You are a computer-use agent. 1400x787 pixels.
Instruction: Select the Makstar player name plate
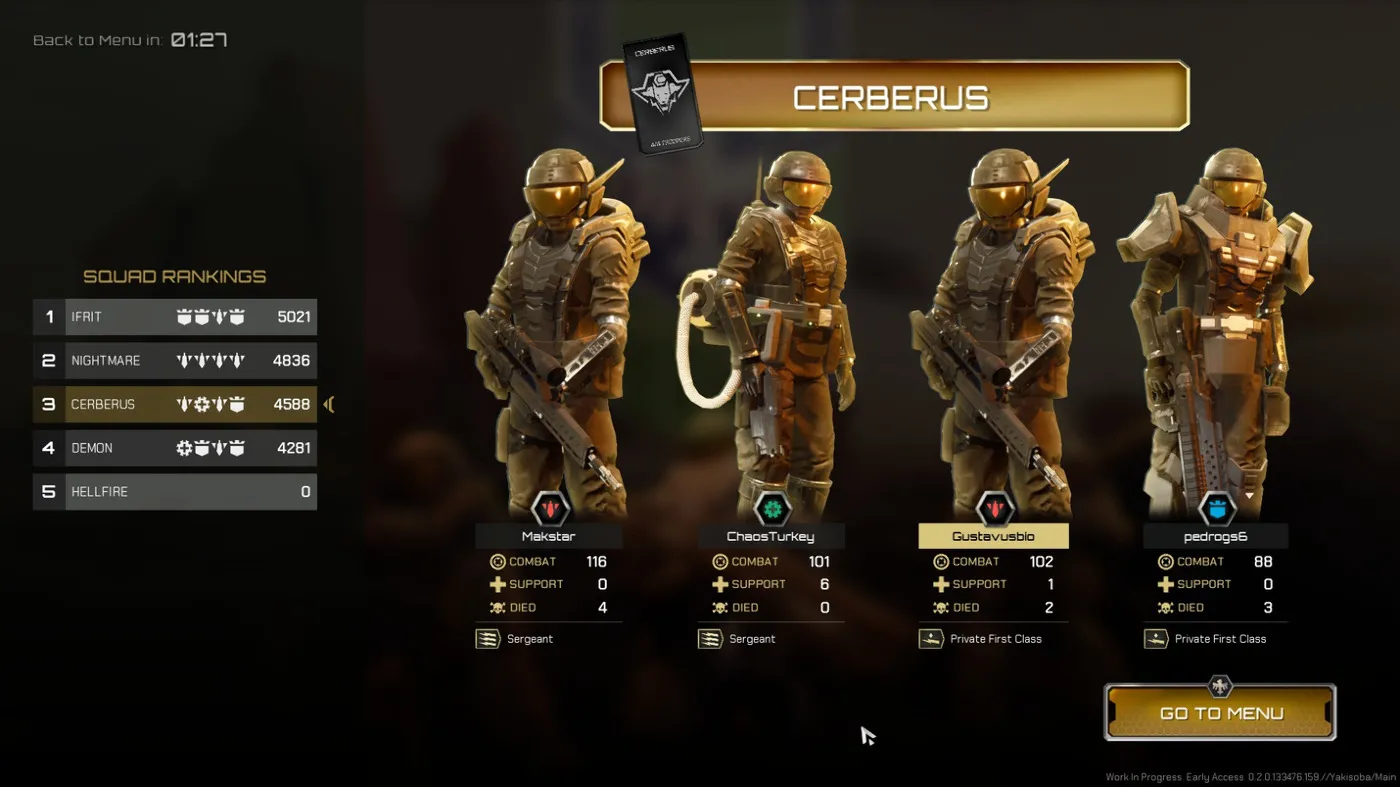pos(549,537)
